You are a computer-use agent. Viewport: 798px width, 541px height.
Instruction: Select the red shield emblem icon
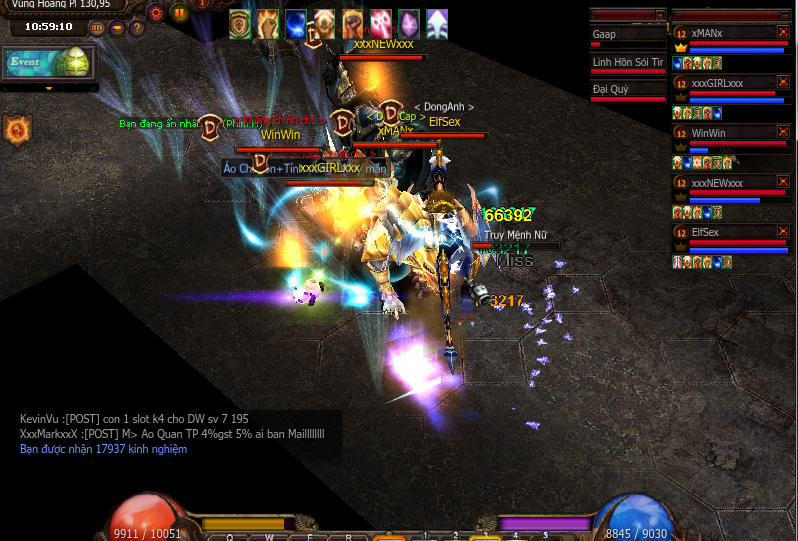(x=18, y=128)
